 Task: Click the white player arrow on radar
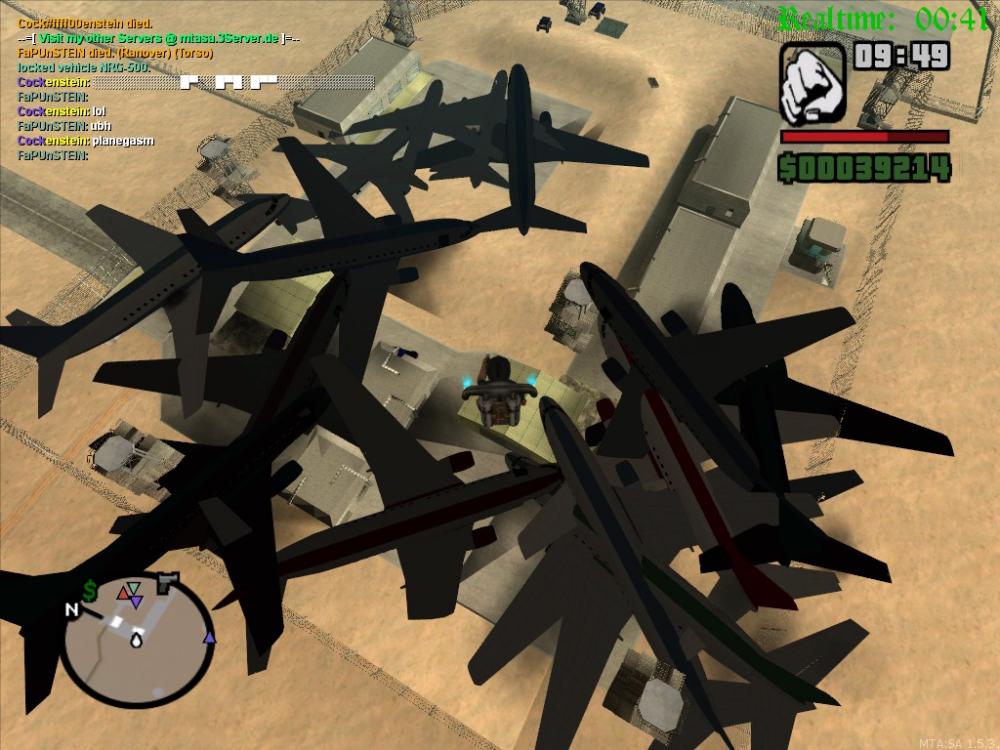click(x=135, y=642)
